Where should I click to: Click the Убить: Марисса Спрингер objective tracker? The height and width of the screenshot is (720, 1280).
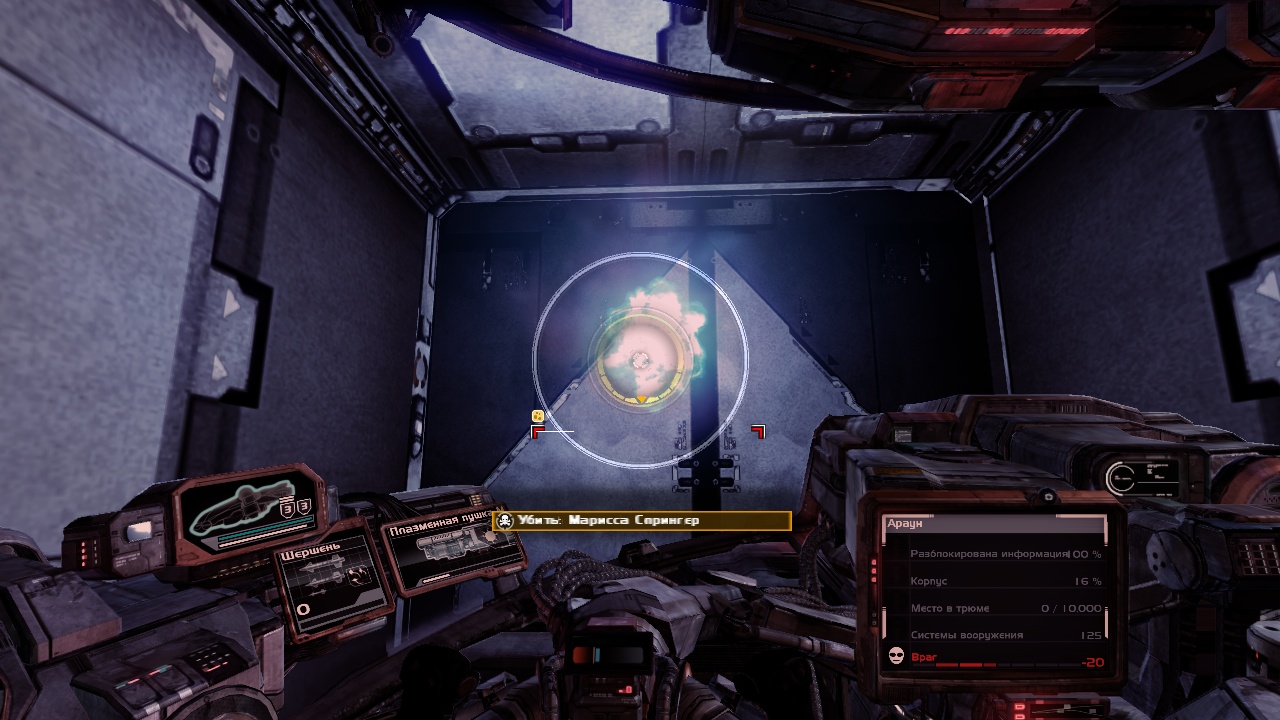[643, 521]
